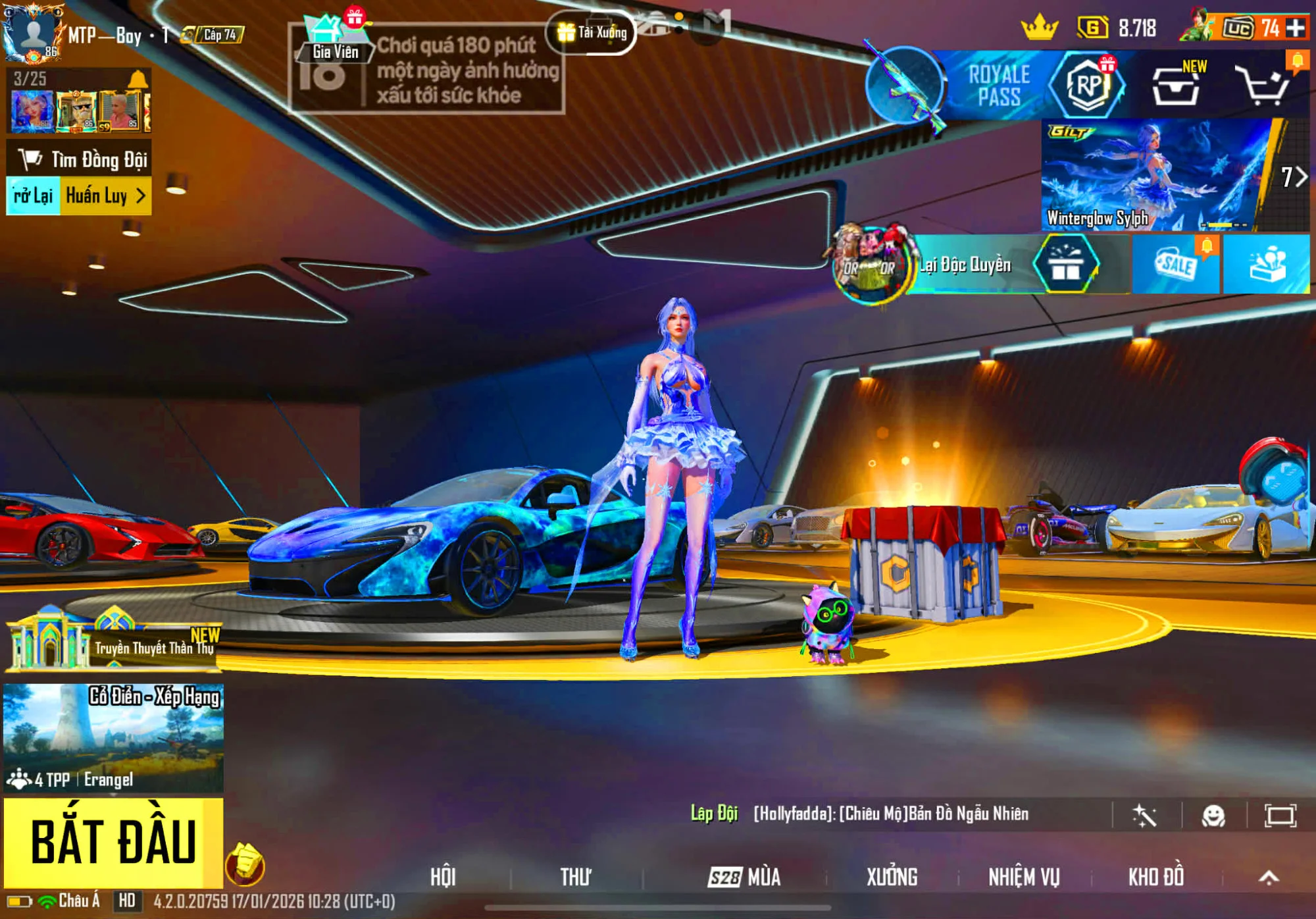Screen dimensions: 1316x919
Task: Expand the bottom menu with up arrow
Action: (1269, 877)
